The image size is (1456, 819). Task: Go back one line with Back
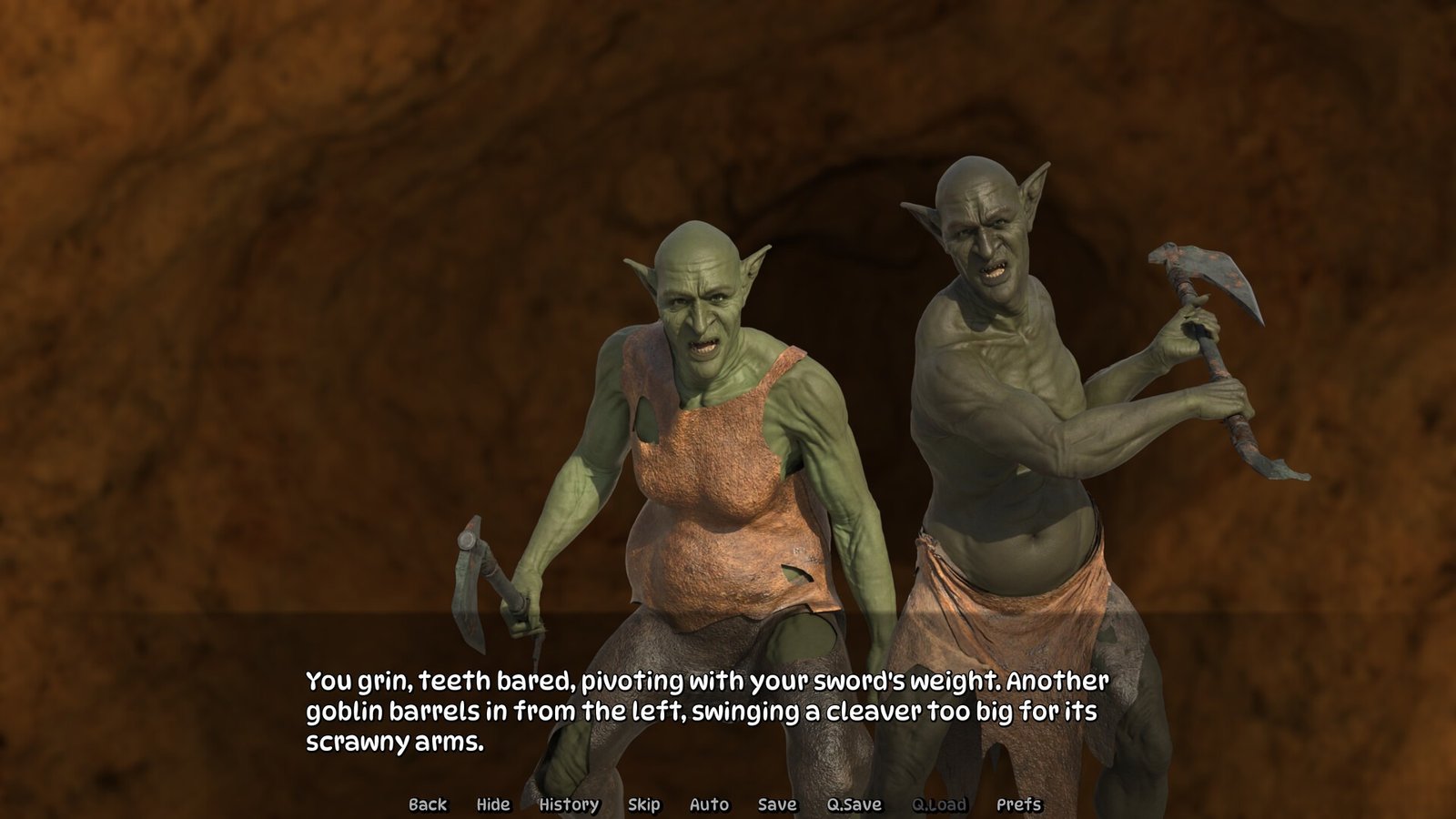(x=428, y=804)
